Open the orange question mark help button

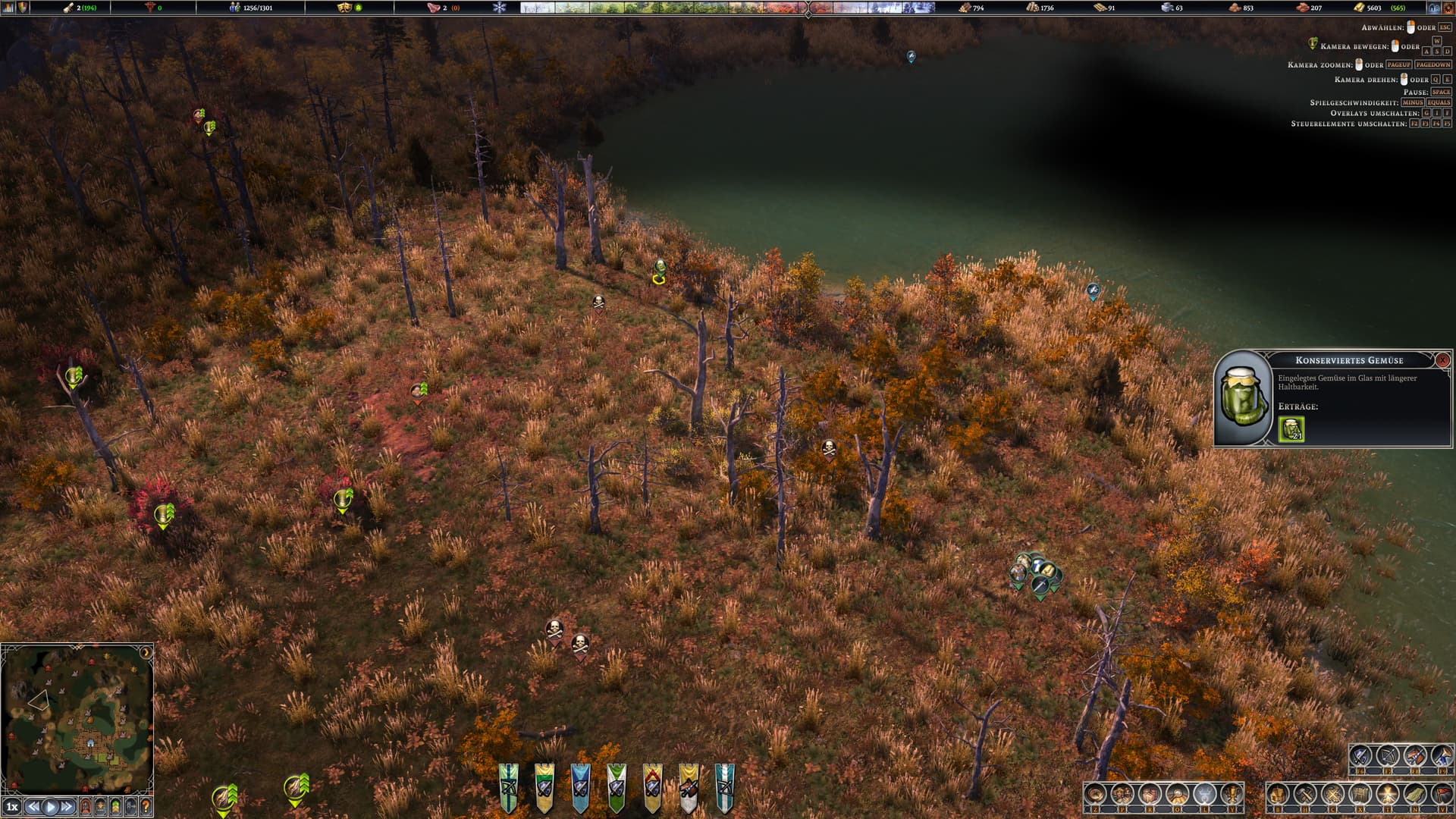point(146,807)
